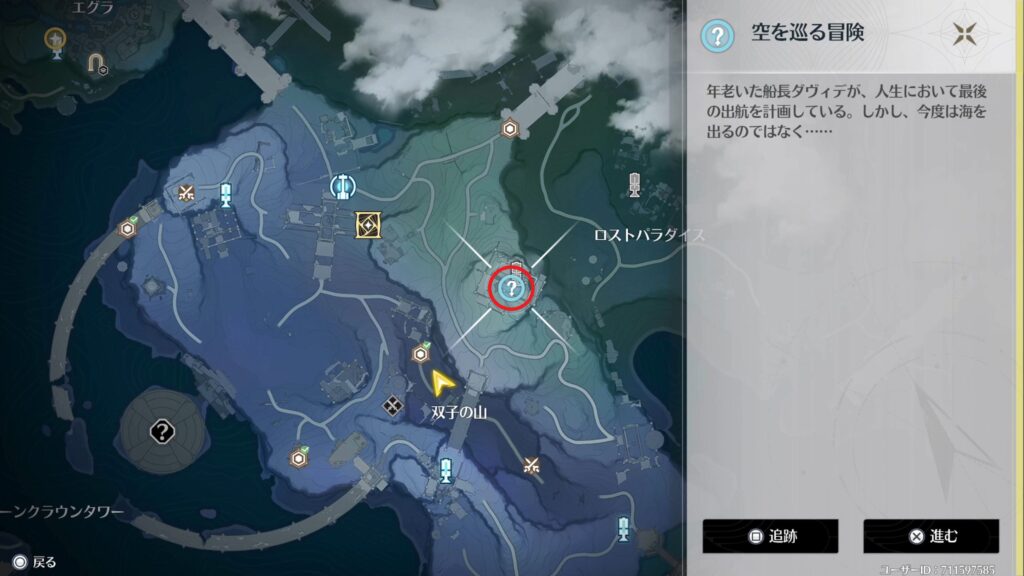Open the black question mark map marker
Image resolution: width=1024 pixels, height=576 pixels.
coord(162,432)
